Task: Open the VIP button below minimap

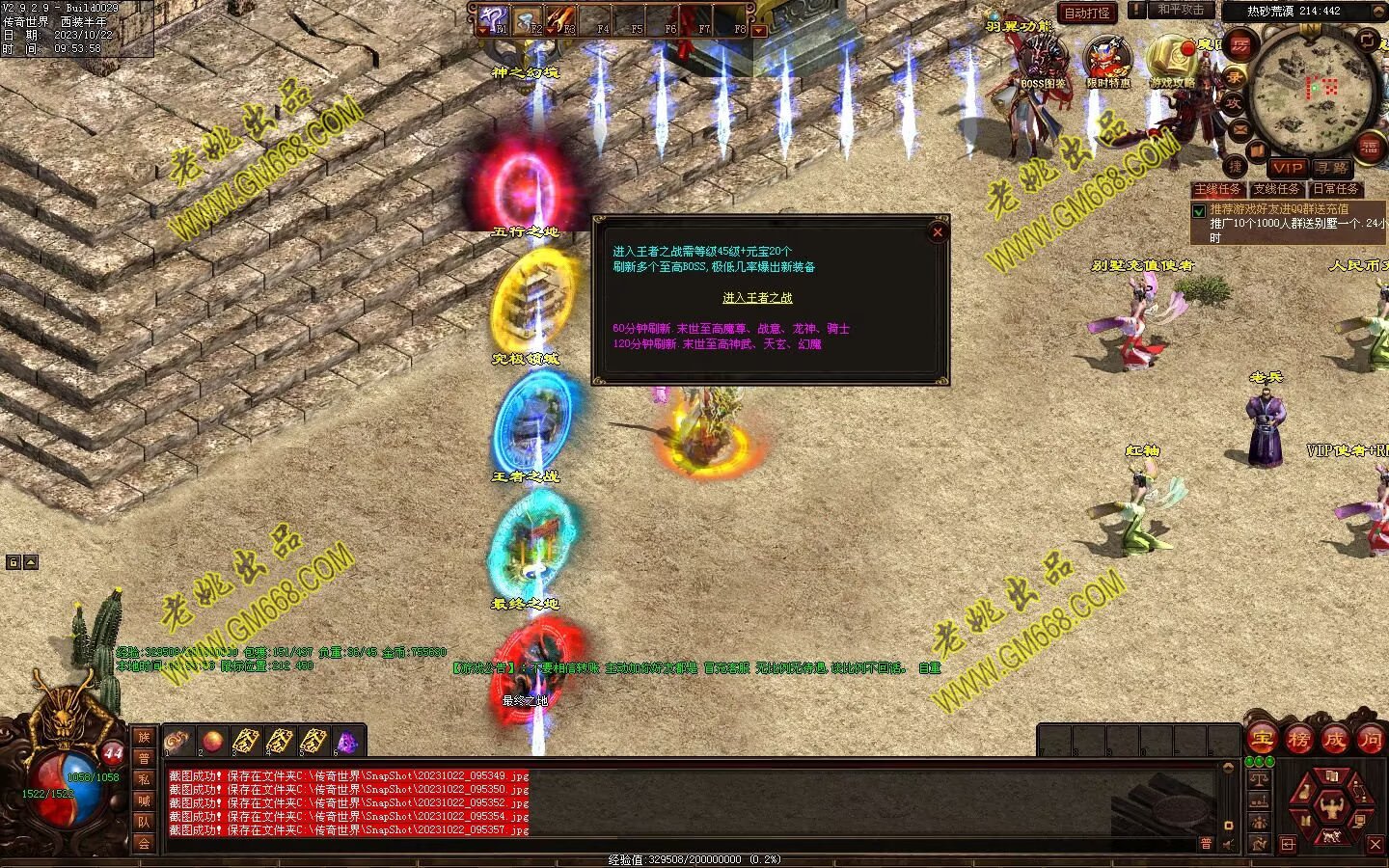Action: pos(1287,167)
